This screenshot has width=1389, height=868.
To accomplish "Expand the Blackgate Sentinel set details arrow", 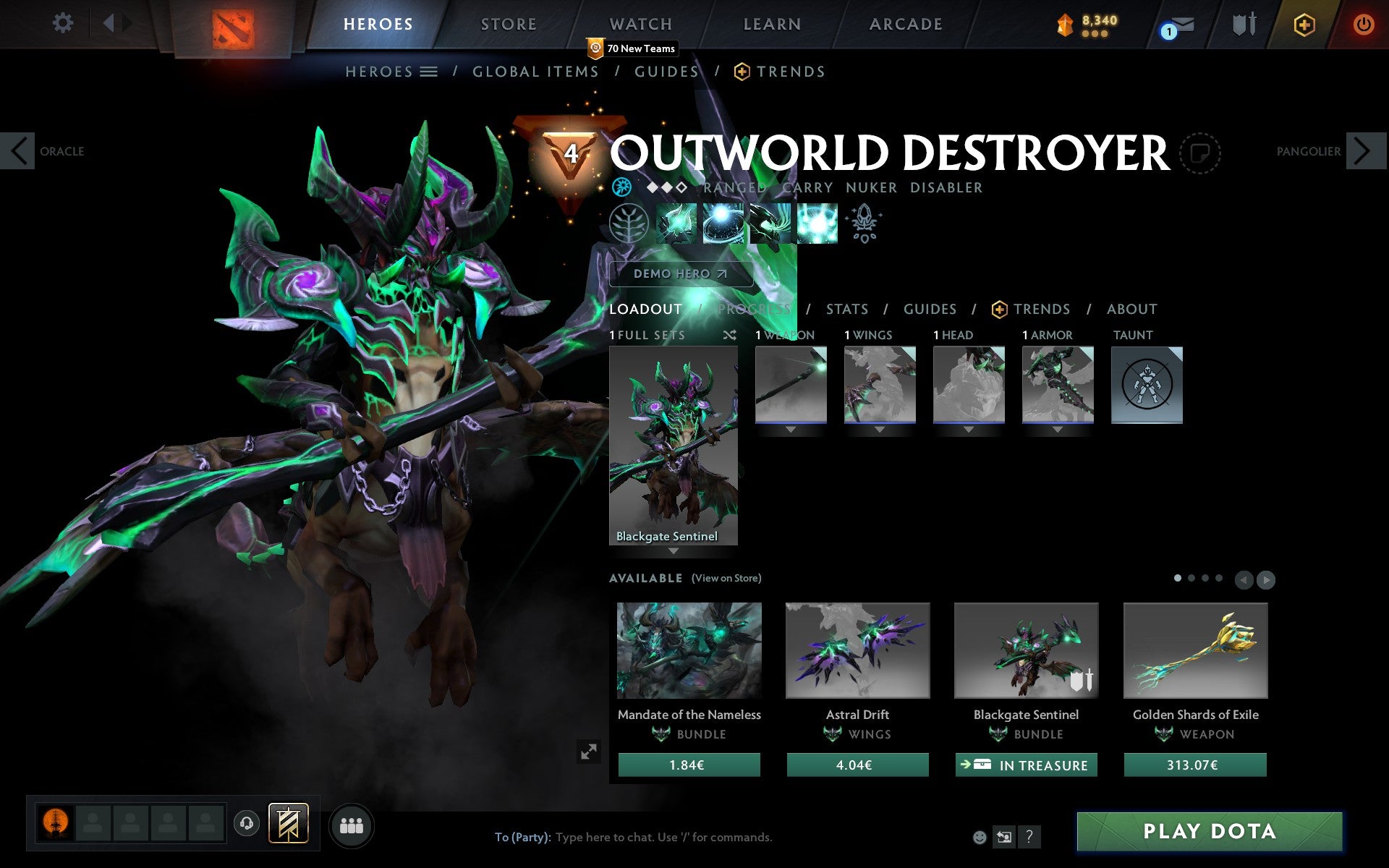I will (x=673, y=551).
